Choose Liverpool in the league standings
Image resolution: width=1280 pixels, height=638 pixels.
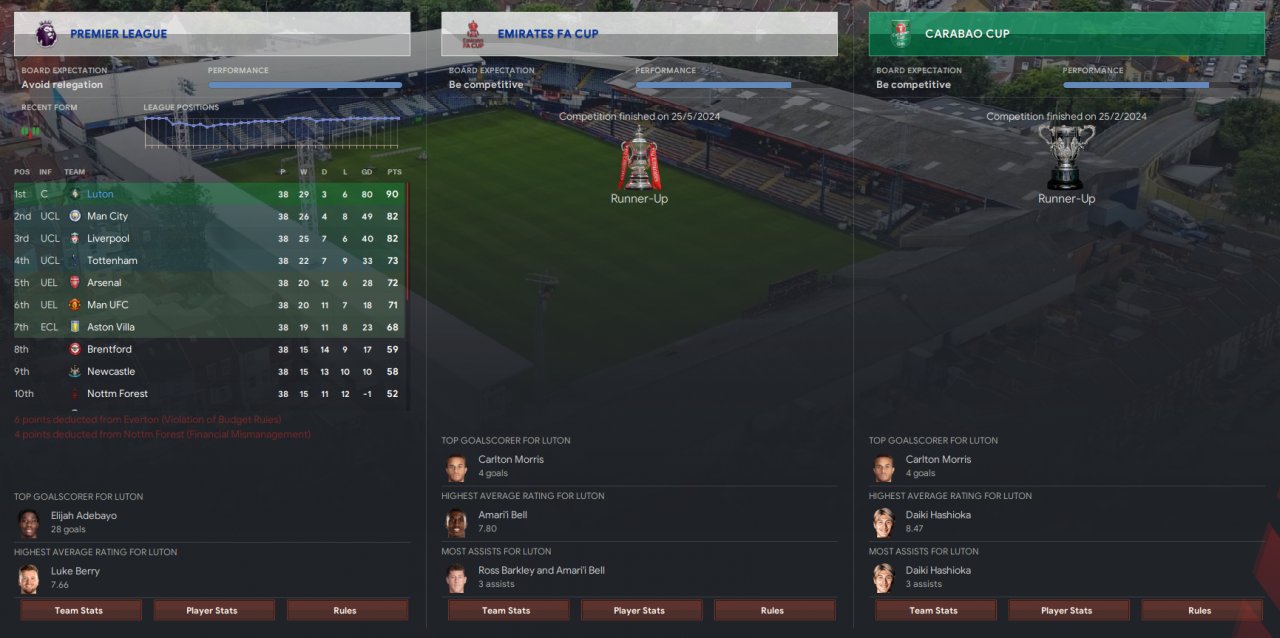108,238
